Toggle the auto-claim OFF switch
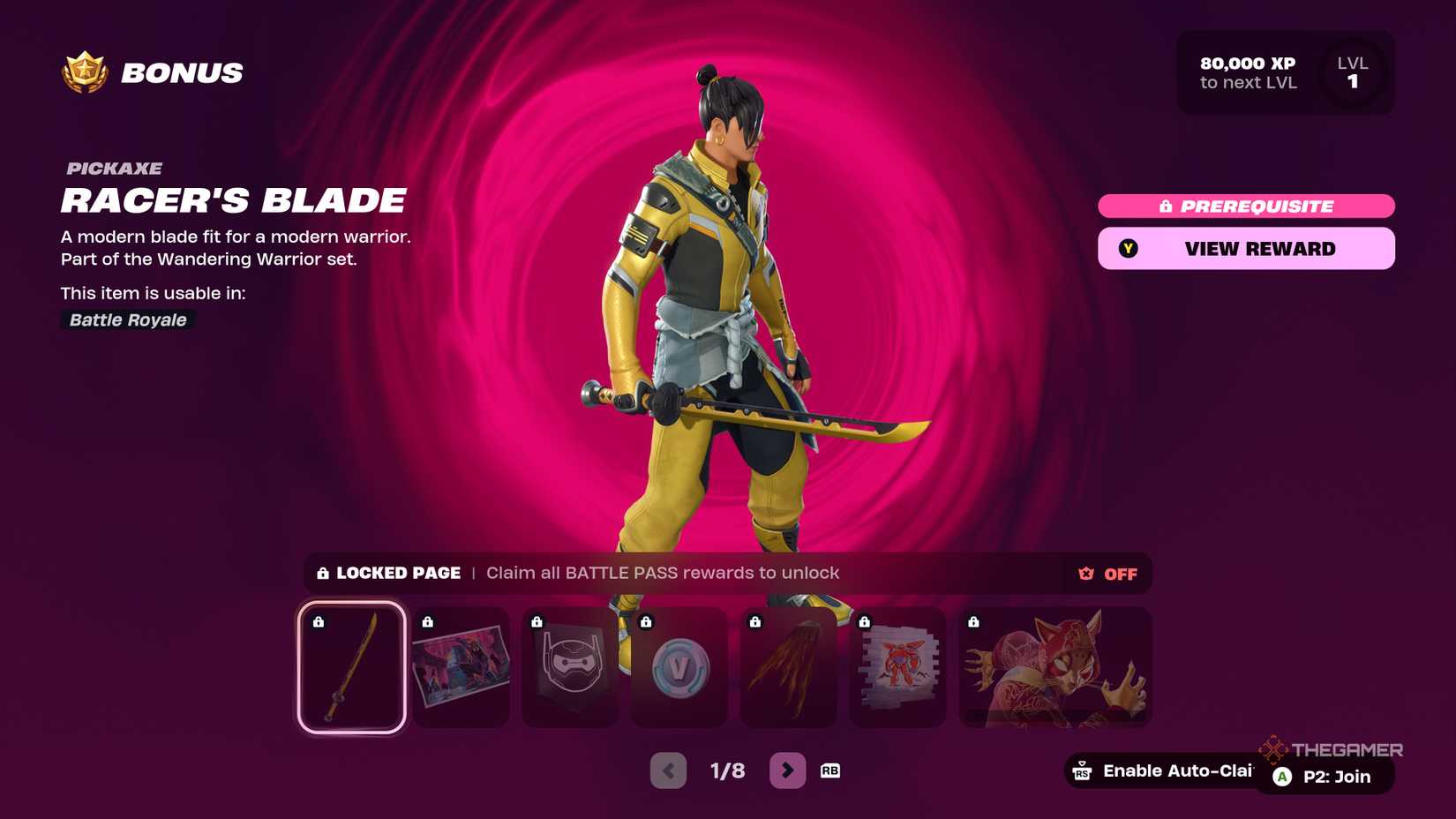 pyautogui.click(x=1106, y=574)
